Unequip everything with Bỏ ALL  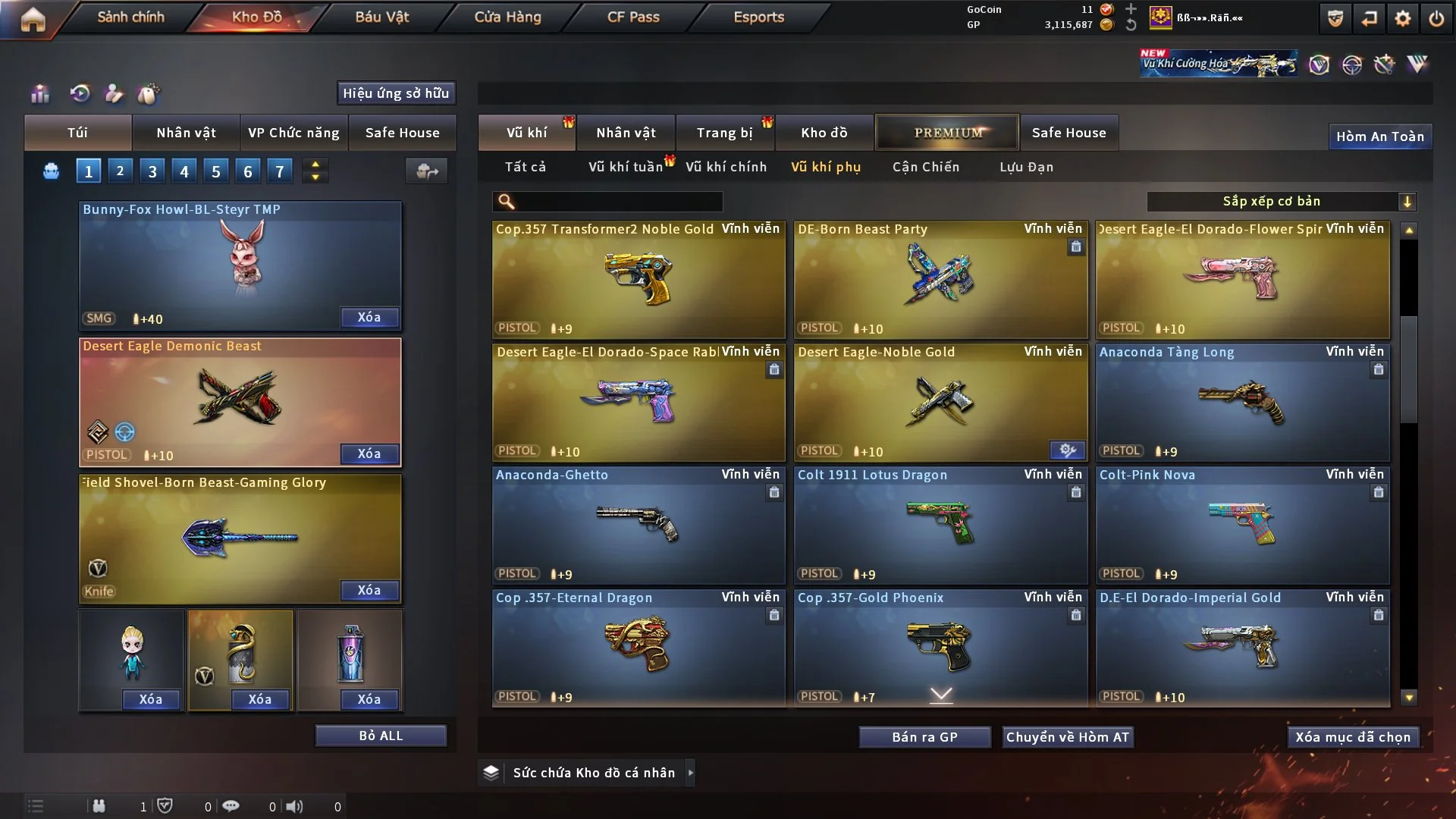point(381,736)
